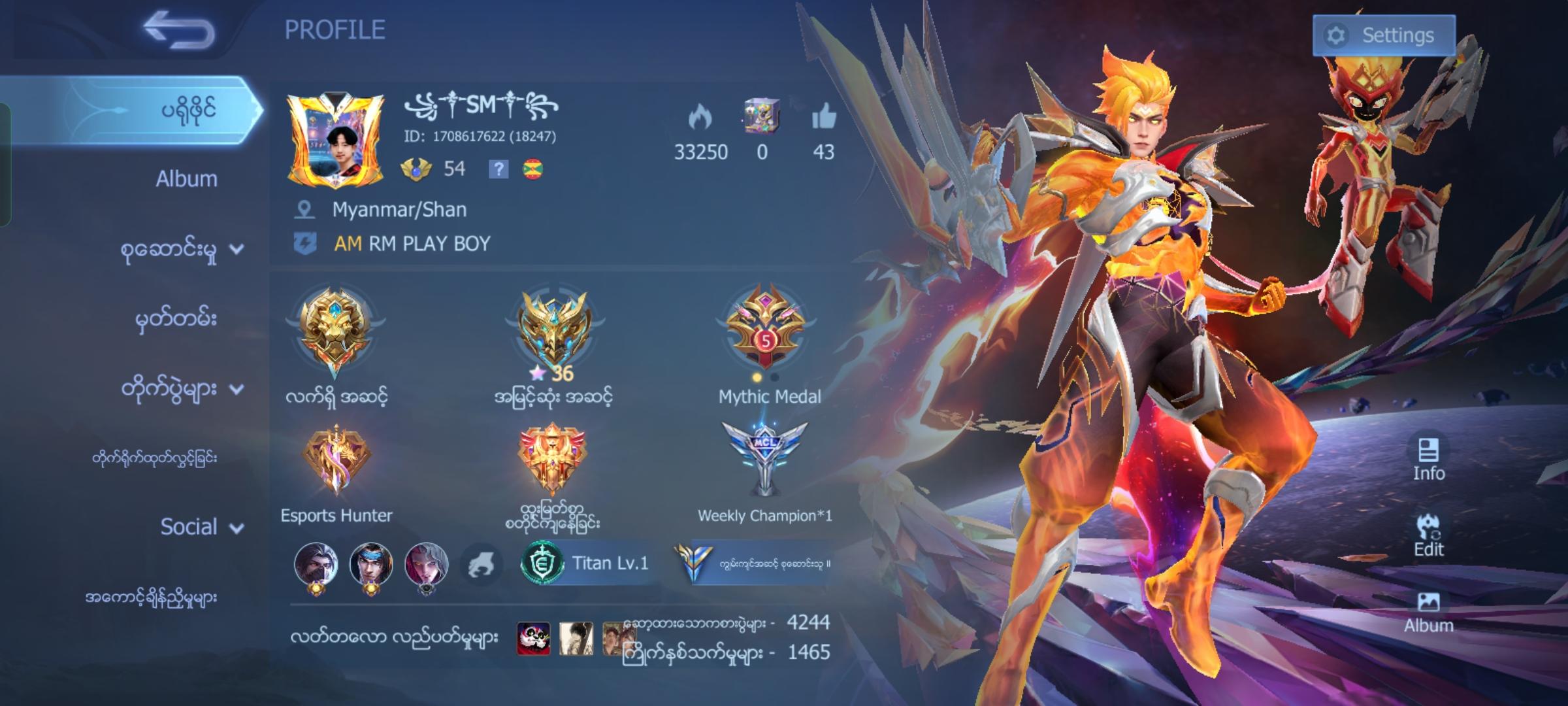Switch to the second Mythic Medal dot
The height and width of the screenshot is (706, 1568).
(x=774, y=377)
